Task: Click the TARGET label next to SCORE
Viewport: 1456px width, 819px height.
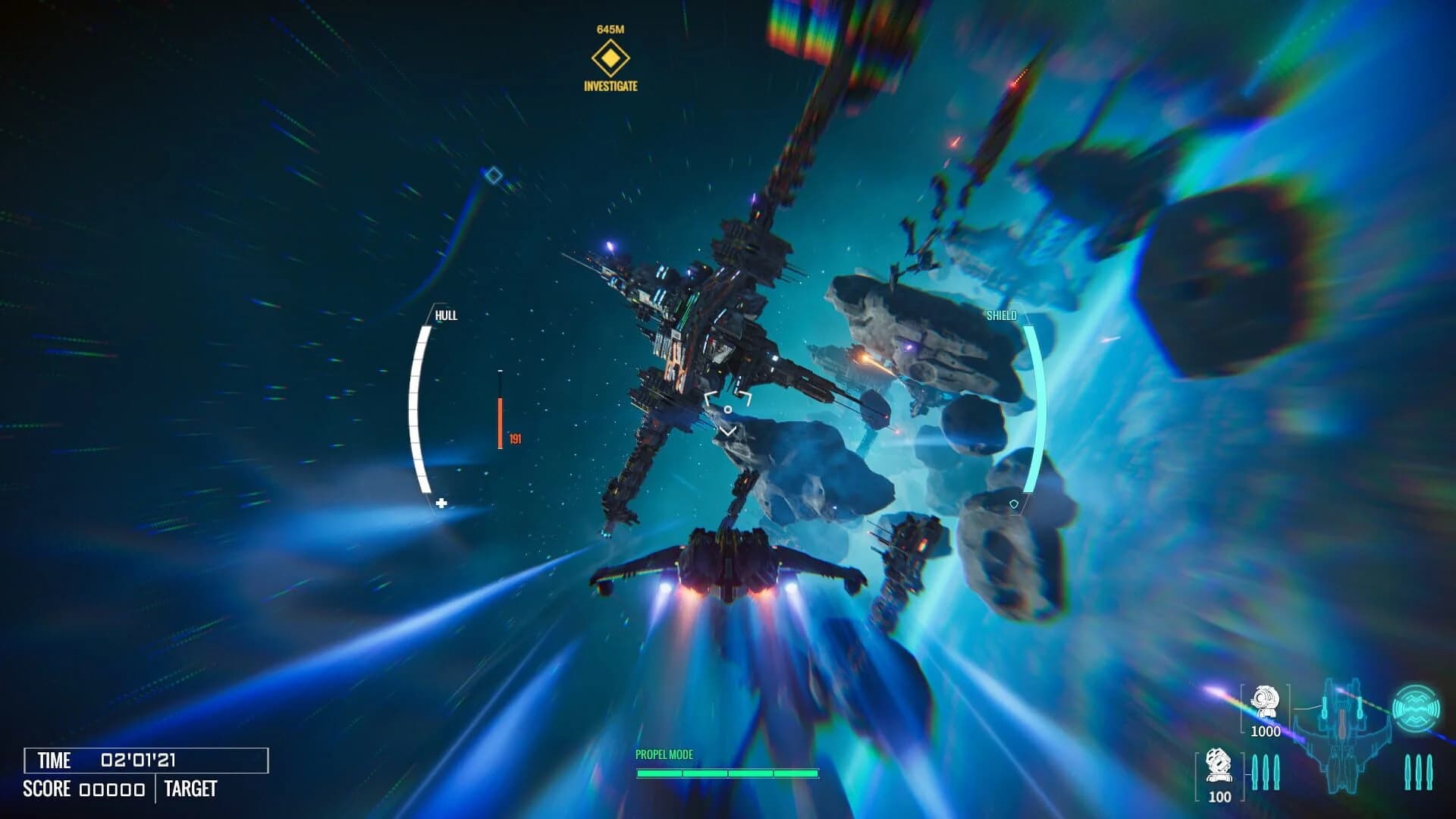Action: click(x=190, y=789)
